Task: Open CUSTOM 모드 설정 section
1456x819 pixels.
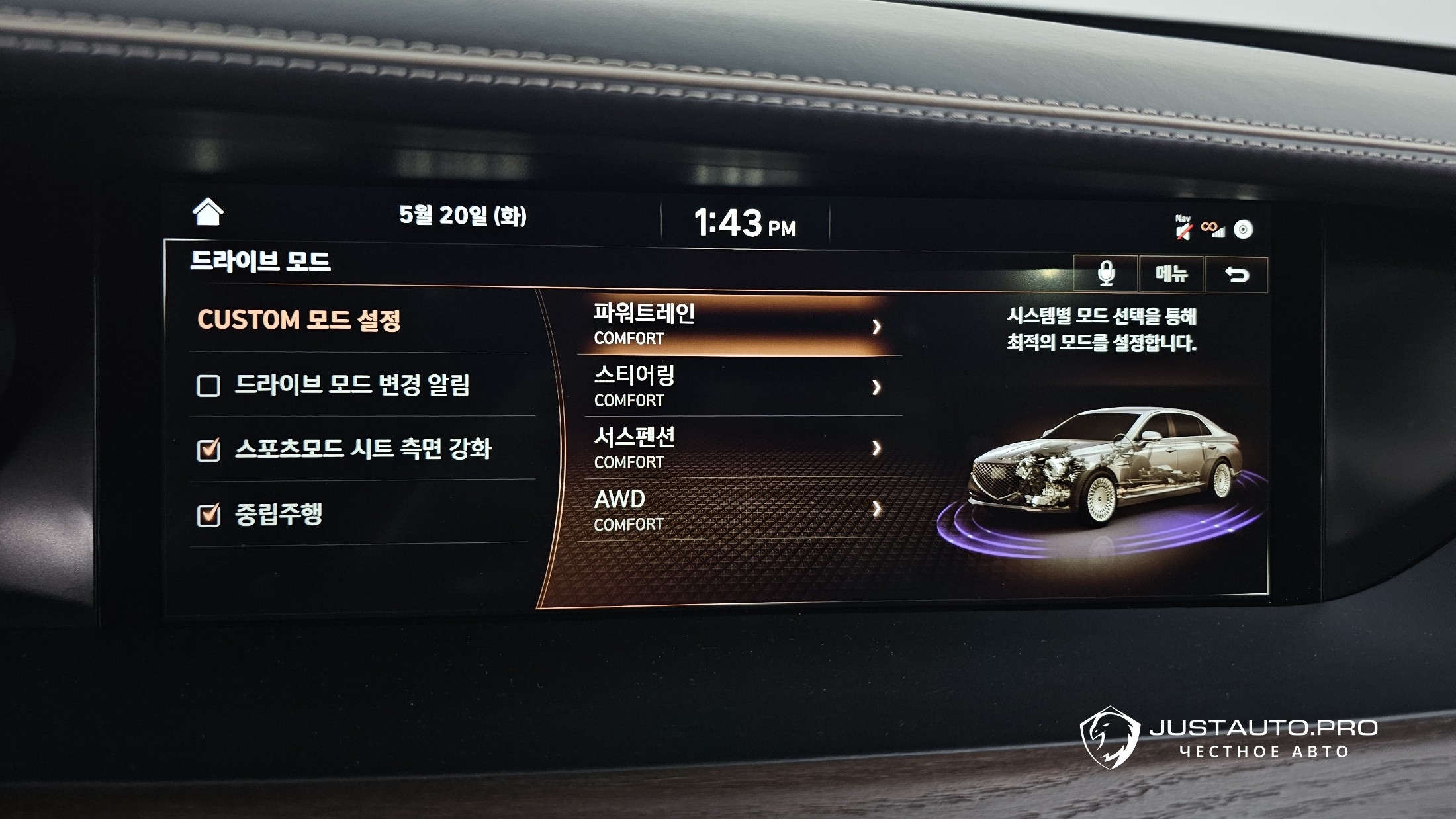Action: [299, 320]
